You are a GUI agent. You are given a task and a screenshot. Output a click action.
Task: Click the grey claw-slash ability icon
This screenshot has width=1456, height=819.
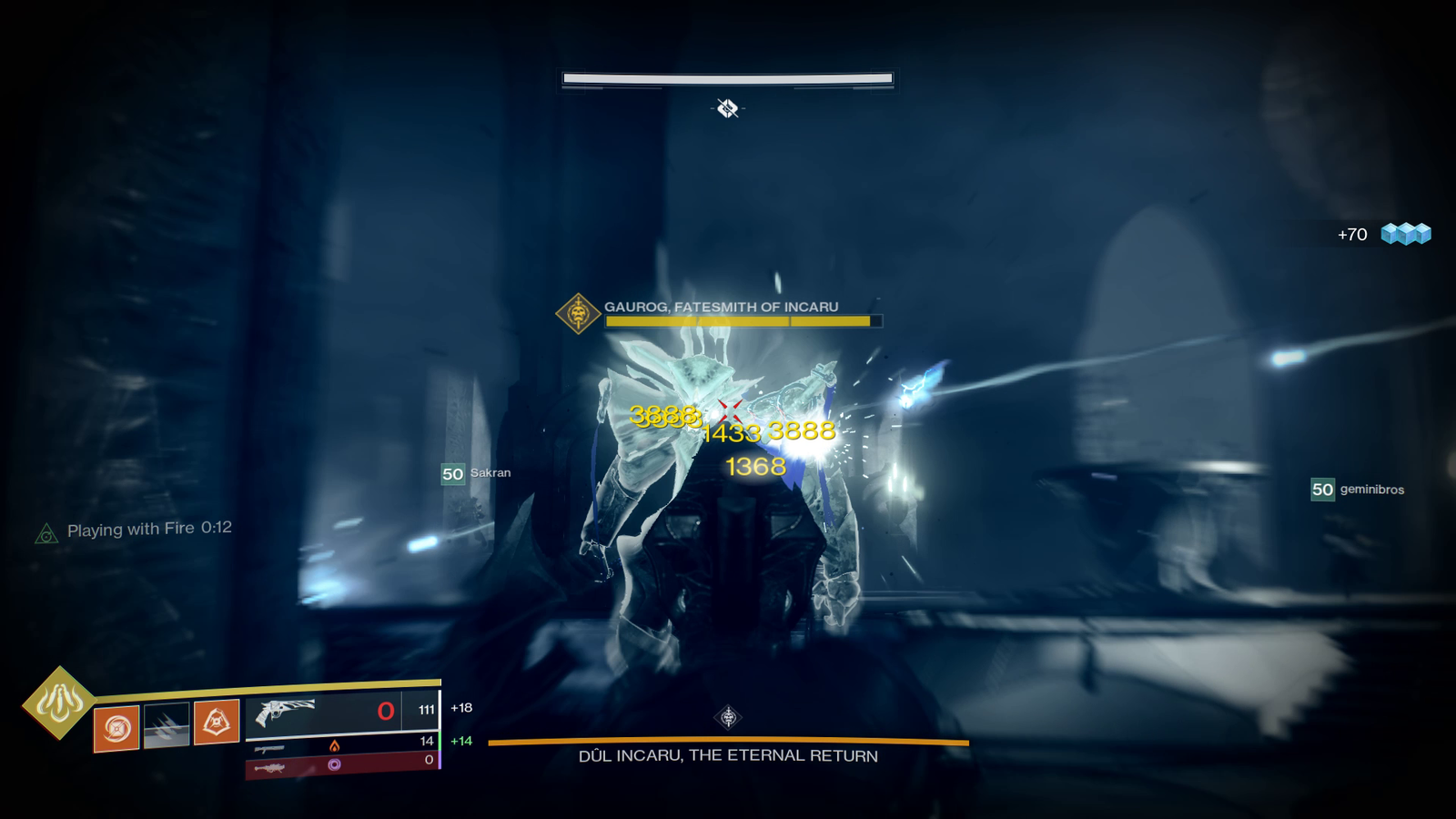(x=167, y=725)
